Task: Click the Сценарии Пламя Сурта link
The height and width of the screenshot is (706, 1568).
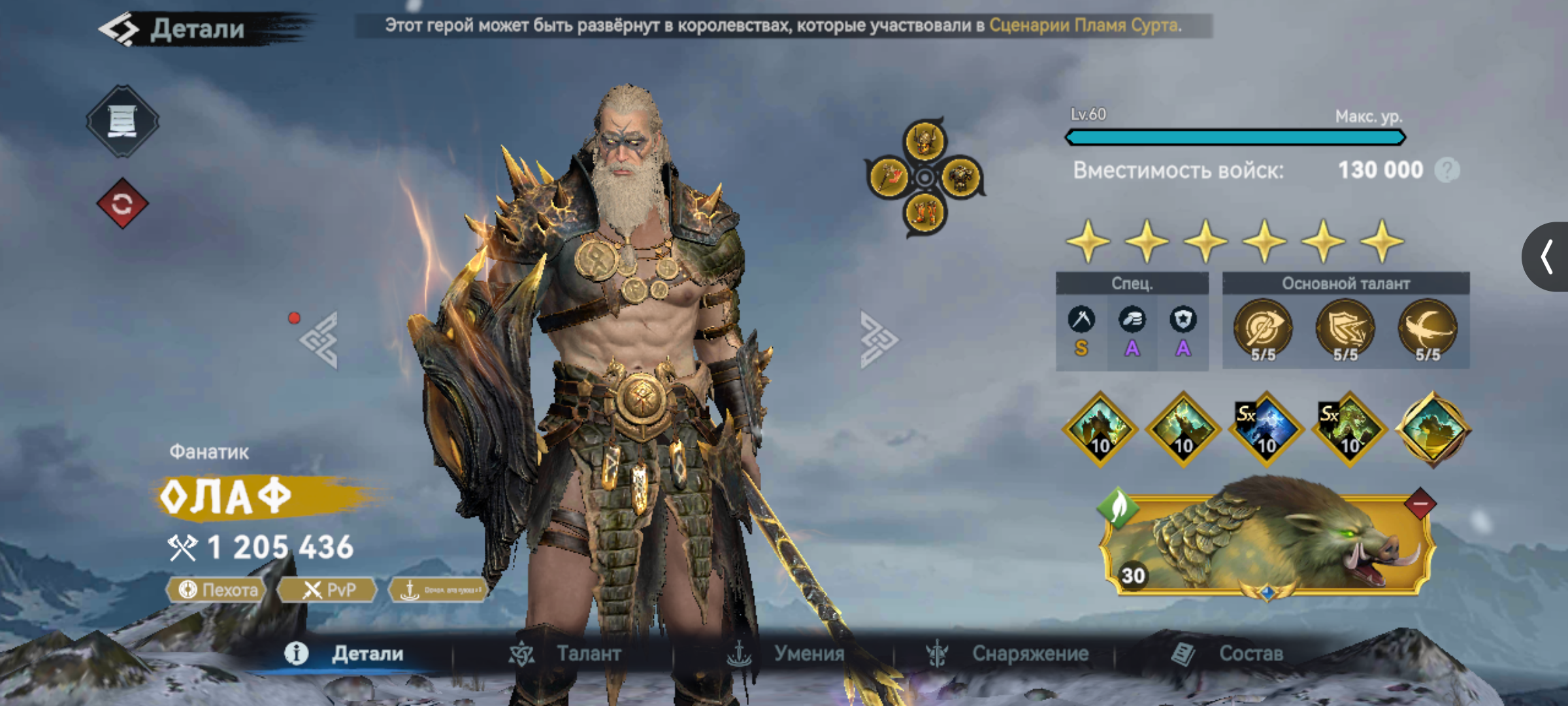Action: tap(1085, 25)
